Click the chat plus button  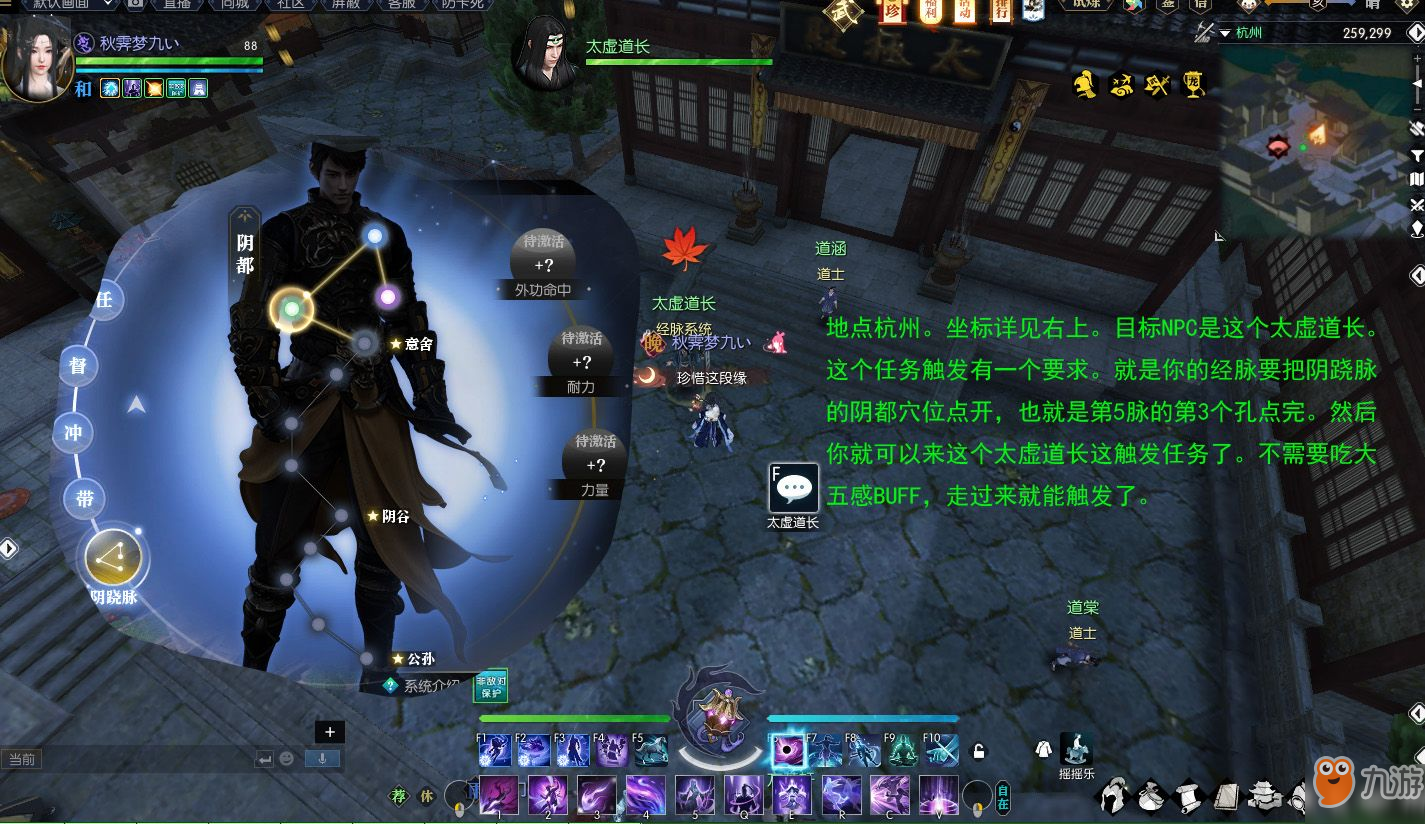[x=330, y=732]
